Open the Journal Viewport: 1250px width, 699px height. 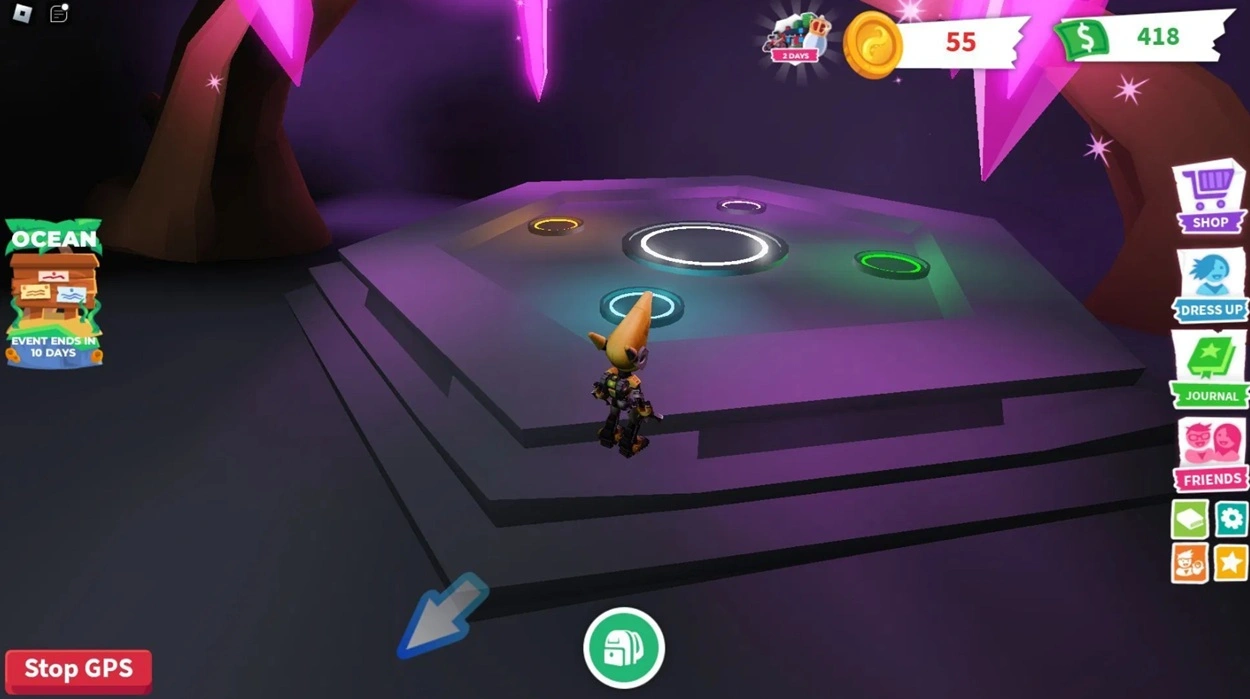coord(1211,370)
